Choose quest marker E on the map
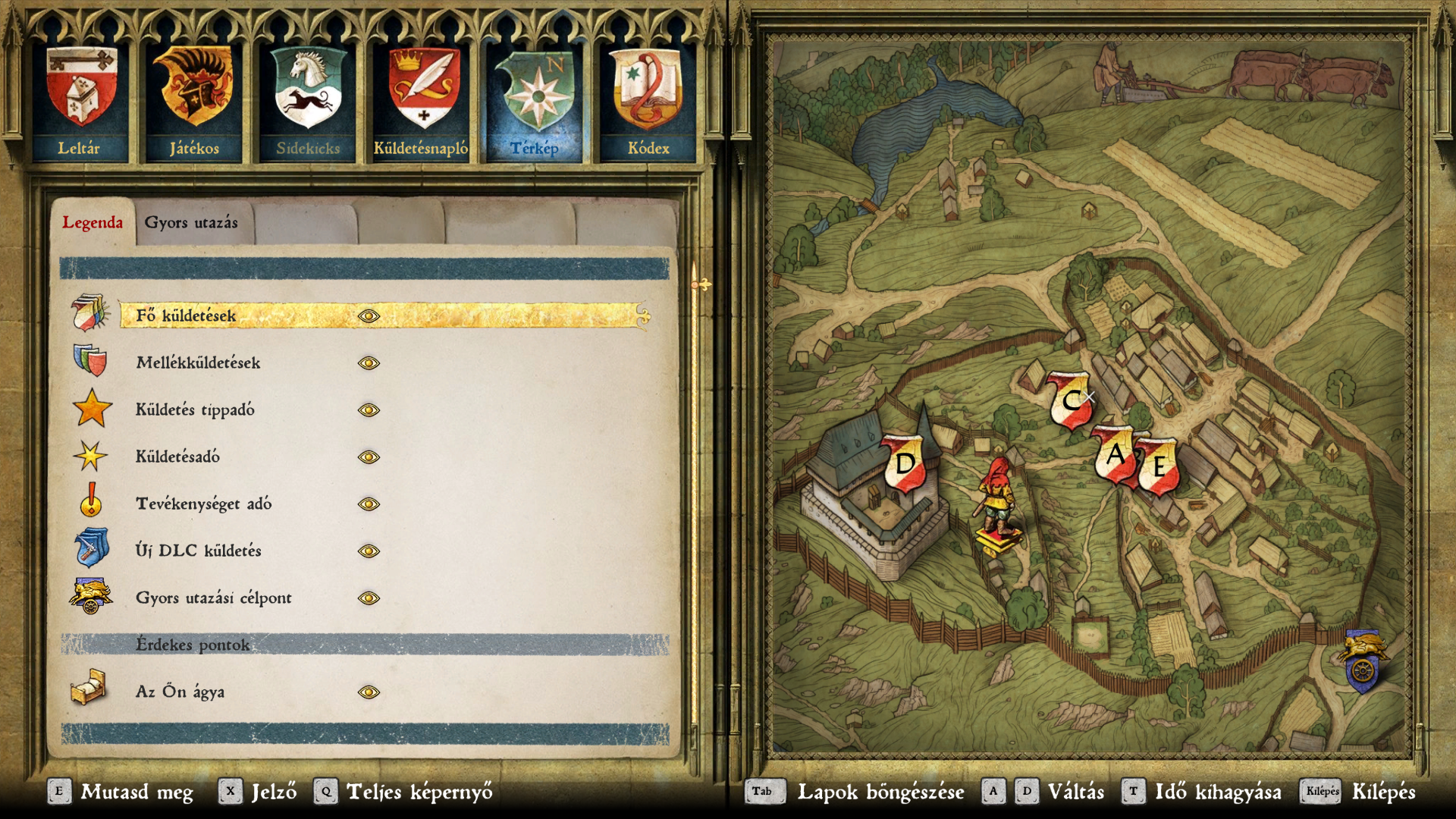 1159,466
